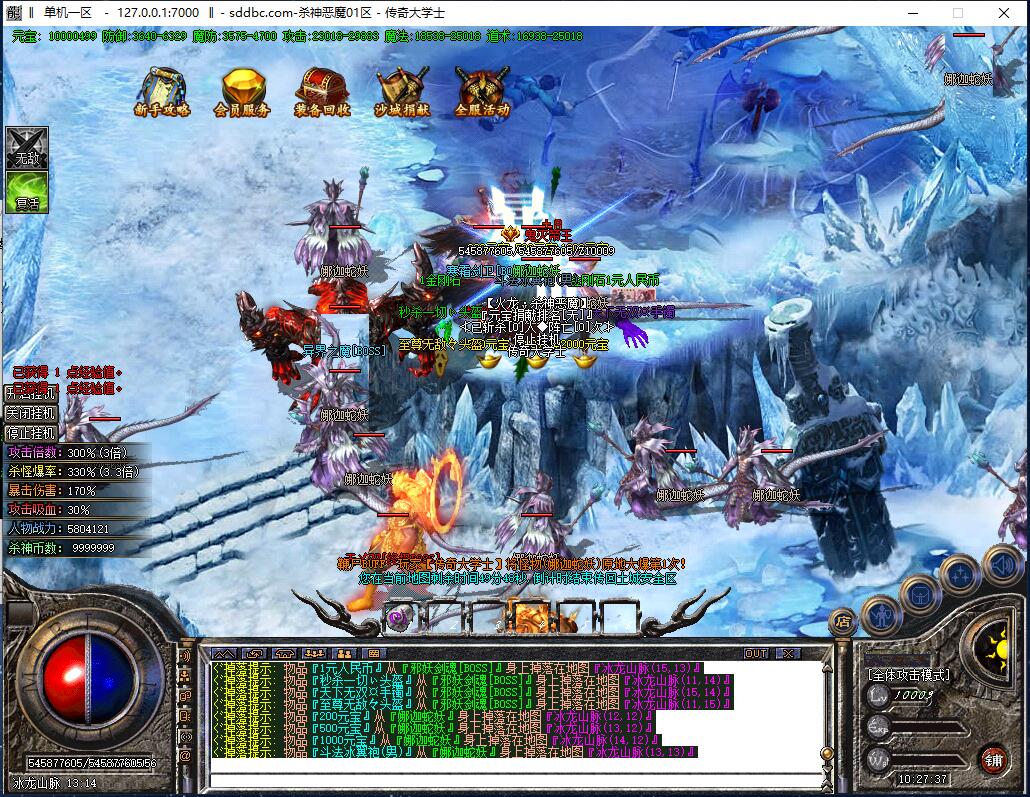Open the 全服活动 server events menu

pyautogui.click(x=482, y=92)
